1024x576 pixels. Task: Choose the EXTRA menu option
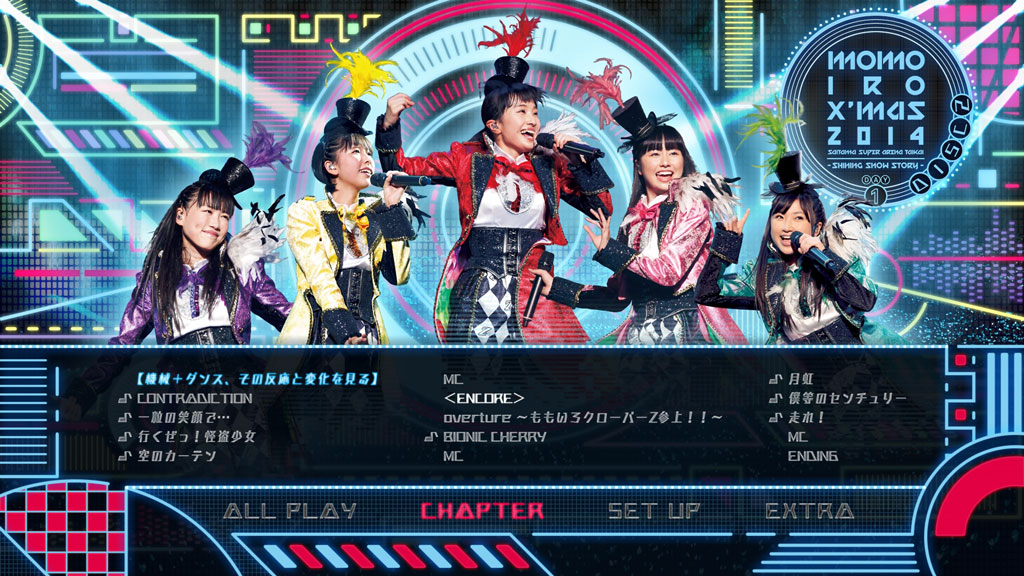pos(810,511)
